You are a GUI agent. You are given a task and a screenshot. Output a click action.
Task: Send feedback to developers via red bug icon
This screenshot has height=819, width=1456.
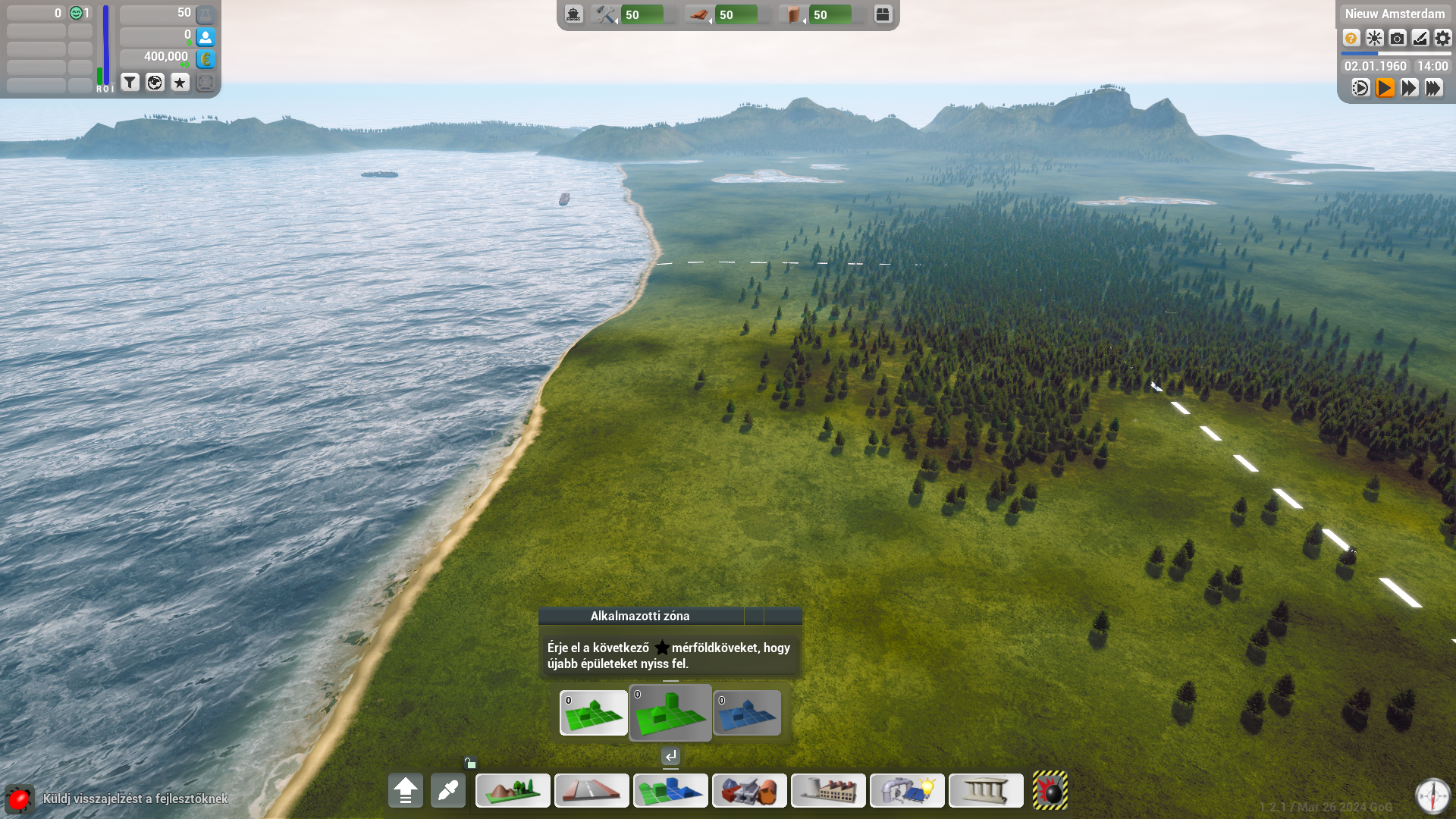click(x=19, y=799)
